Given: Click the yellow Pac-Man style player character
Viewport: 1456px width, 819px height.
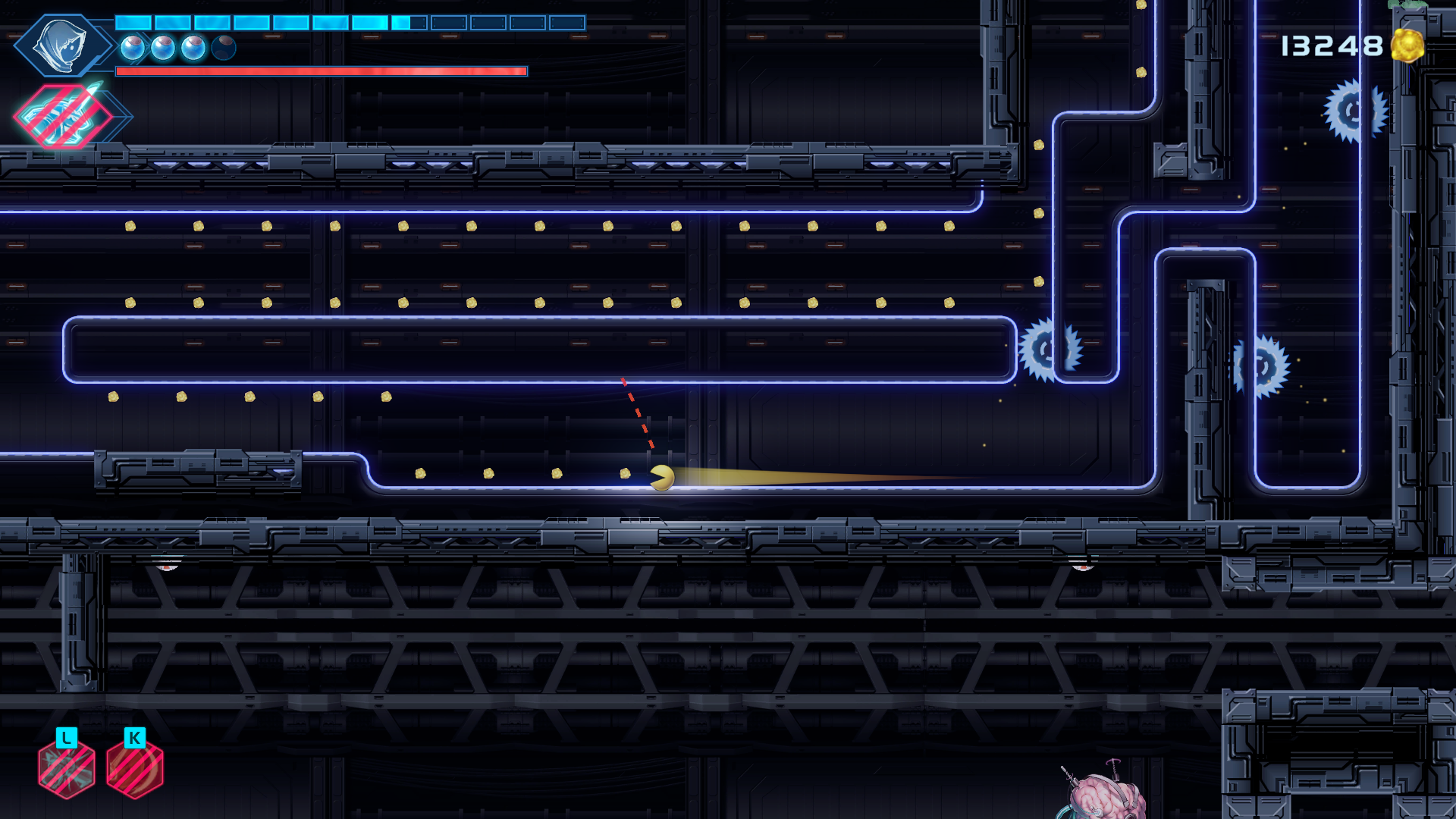Looking at the screenshot, I should (x=661, y=476).
